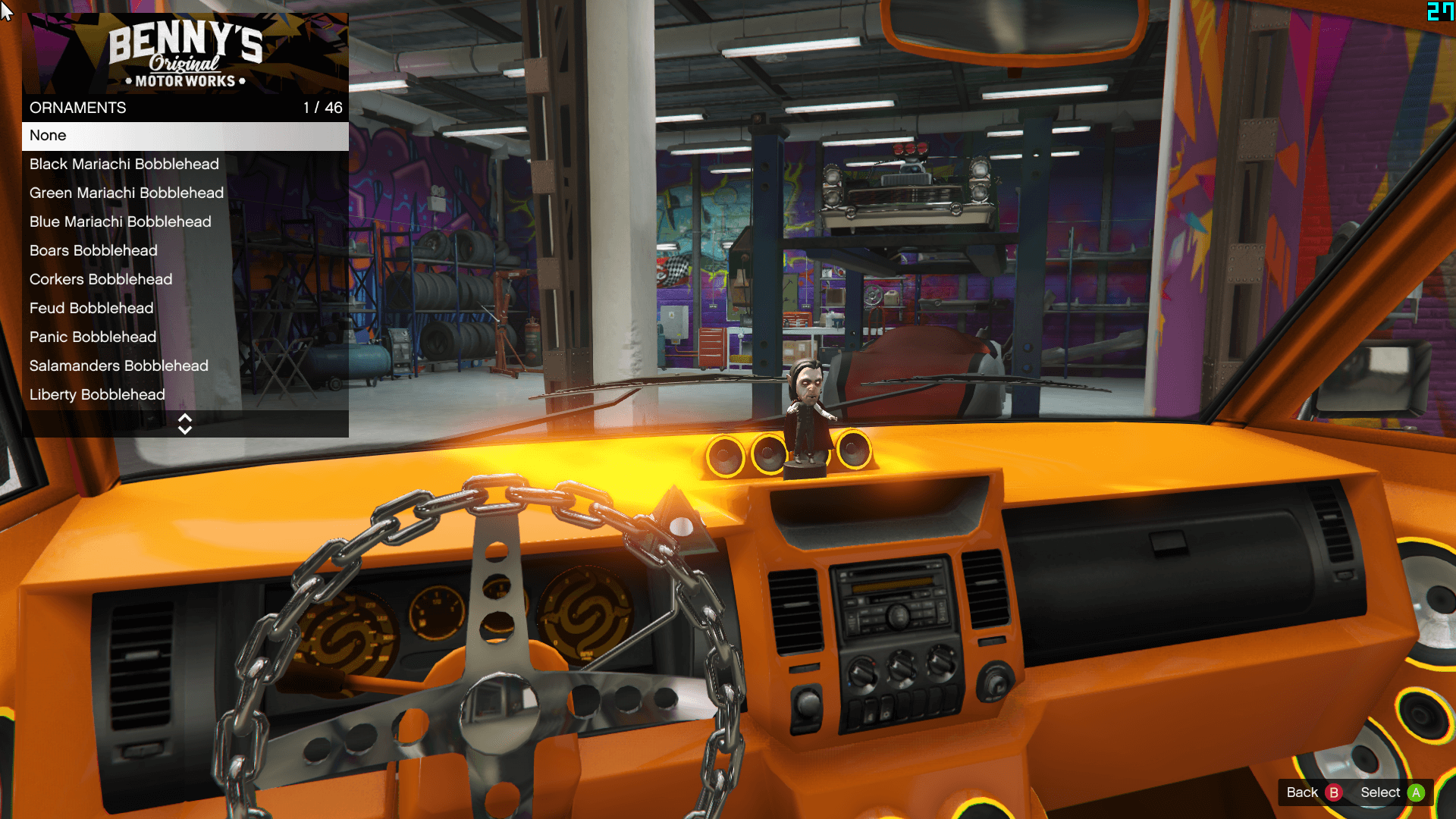Image resolution: width=1456 pixels, height=819 pixels.
Task: Select the None ornament option
Action: 185,136
